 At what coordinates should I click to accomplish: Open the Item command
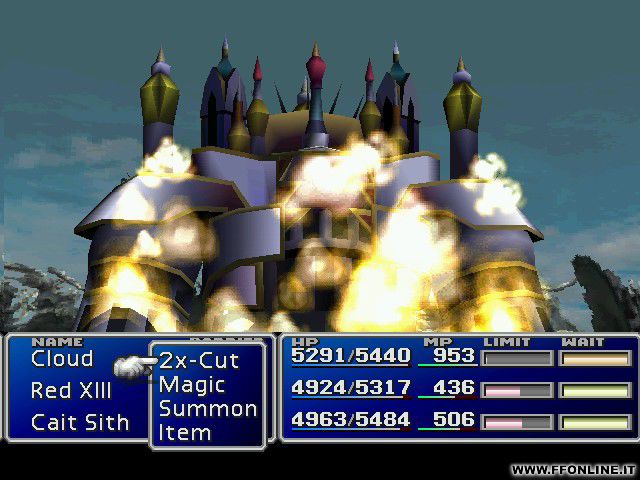[185, 433]
